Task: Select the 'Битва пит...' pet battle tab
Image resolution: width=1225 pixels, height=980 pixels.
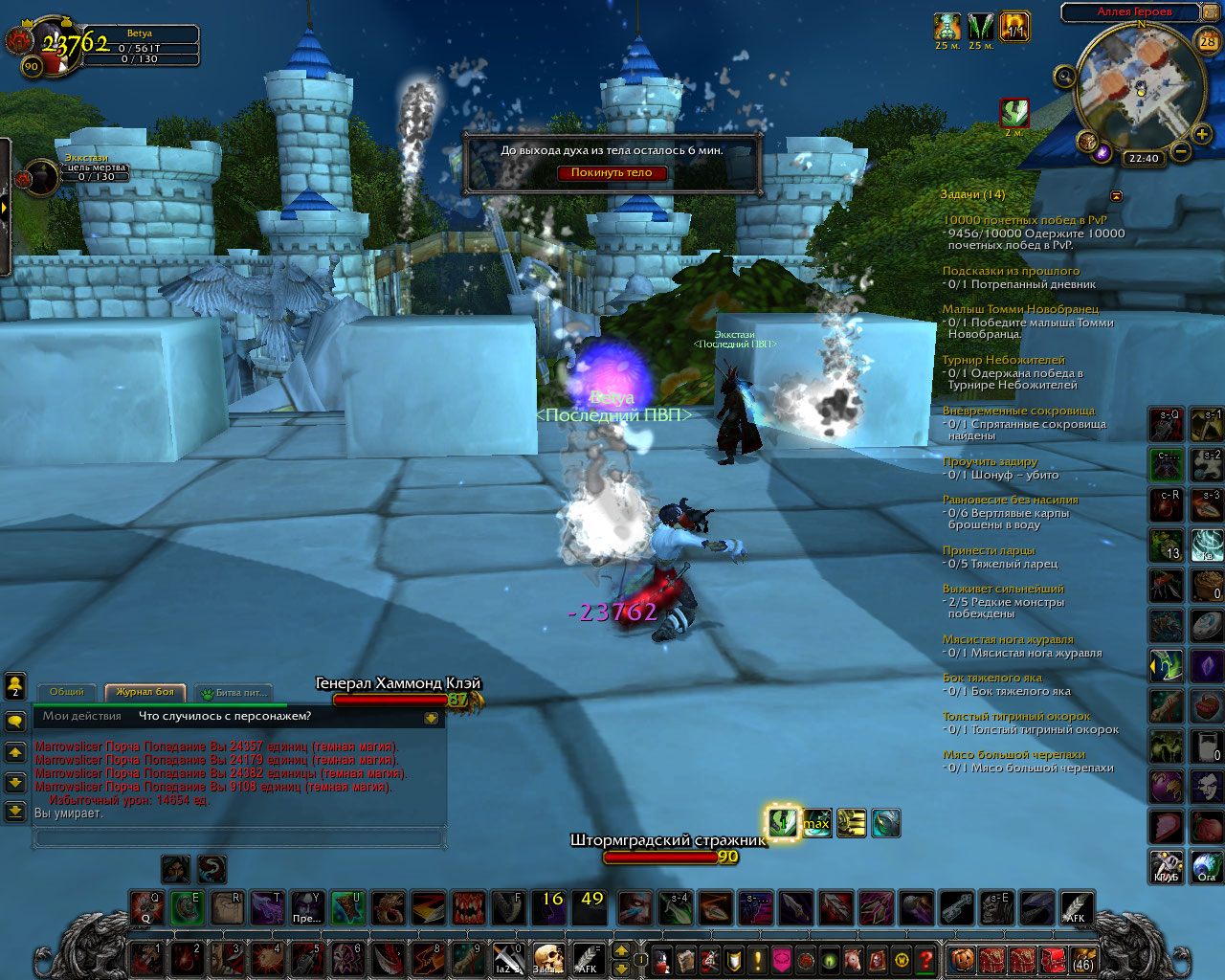Action: (235, 692)
